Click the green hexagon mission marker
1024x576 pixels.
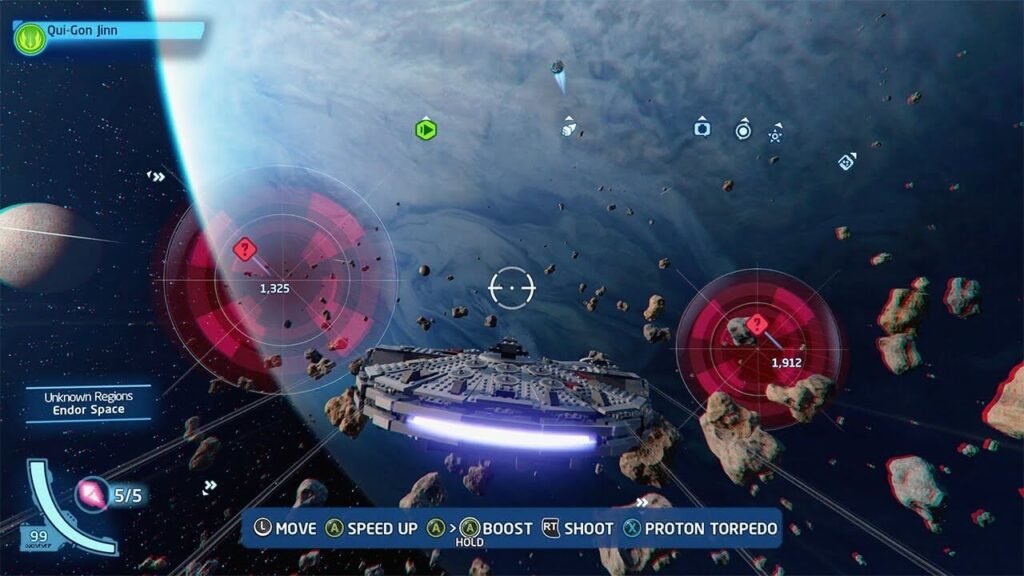(426, 129)
